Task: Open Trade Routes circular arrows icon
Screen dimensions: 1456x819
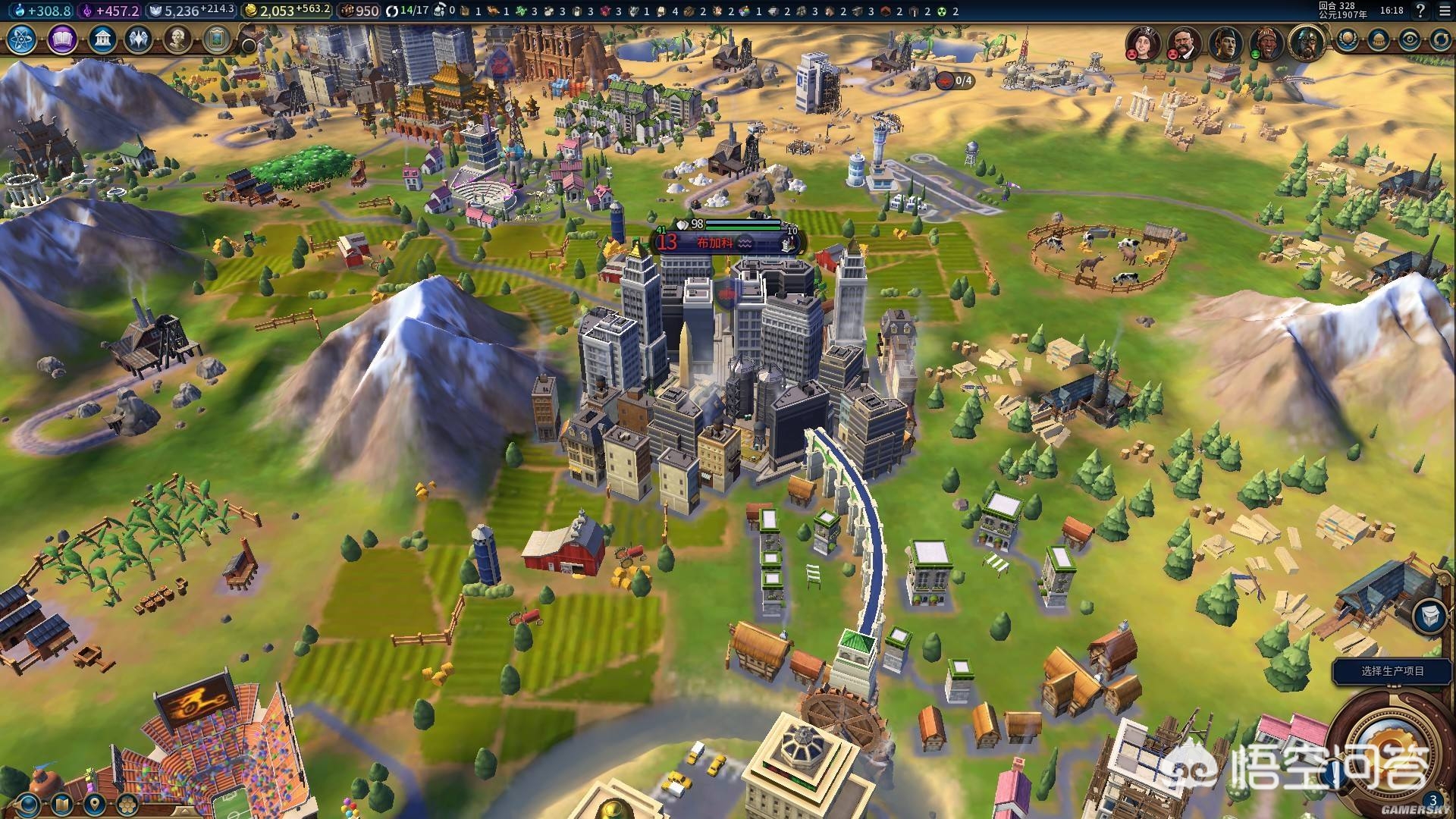Action: (1440, 39)
